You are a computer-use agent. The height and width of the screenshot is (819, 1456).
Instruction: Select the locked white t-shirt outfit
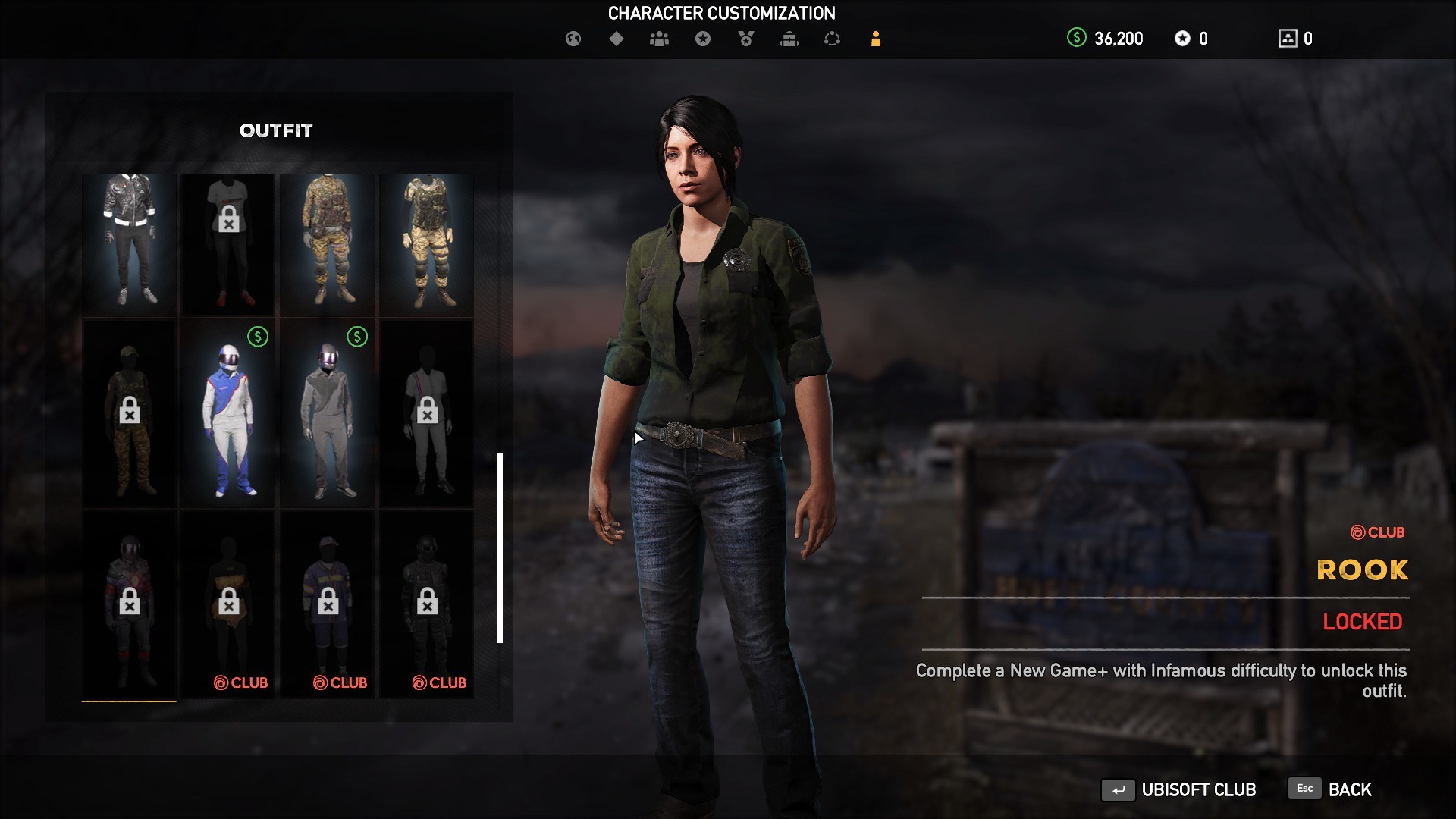(x=228, y=243)
